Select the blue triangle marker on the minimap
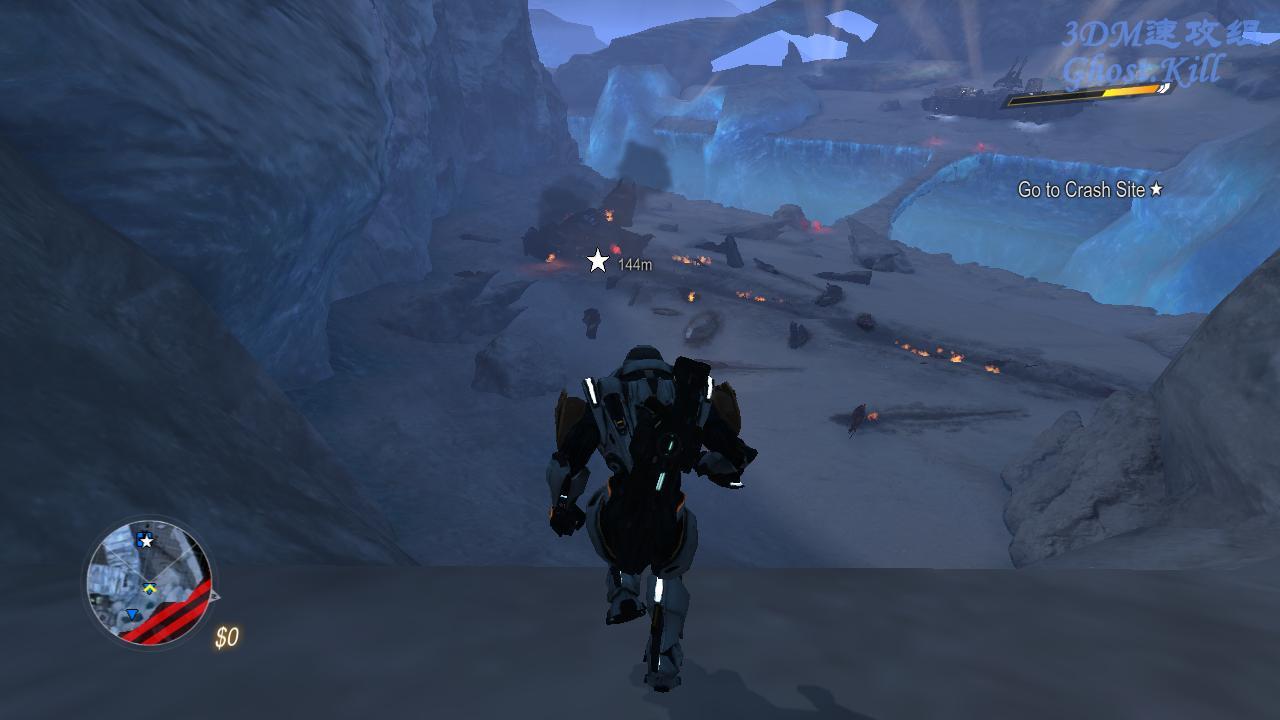The height and width of the screenshot is (720, 1280). 132,615
